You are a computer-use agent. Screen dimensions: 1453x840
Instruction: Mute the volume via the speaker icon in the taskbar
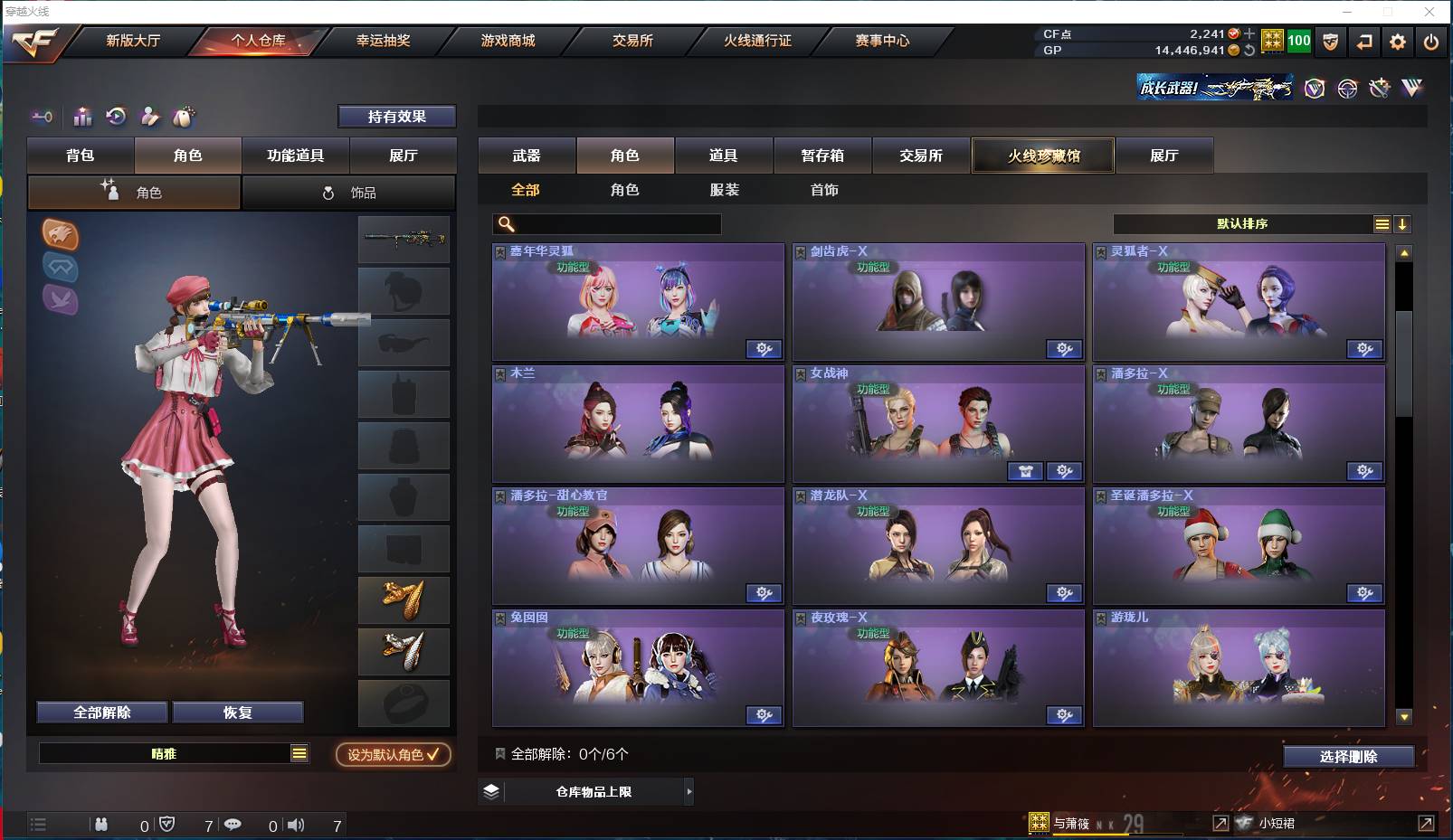(297, 825)
